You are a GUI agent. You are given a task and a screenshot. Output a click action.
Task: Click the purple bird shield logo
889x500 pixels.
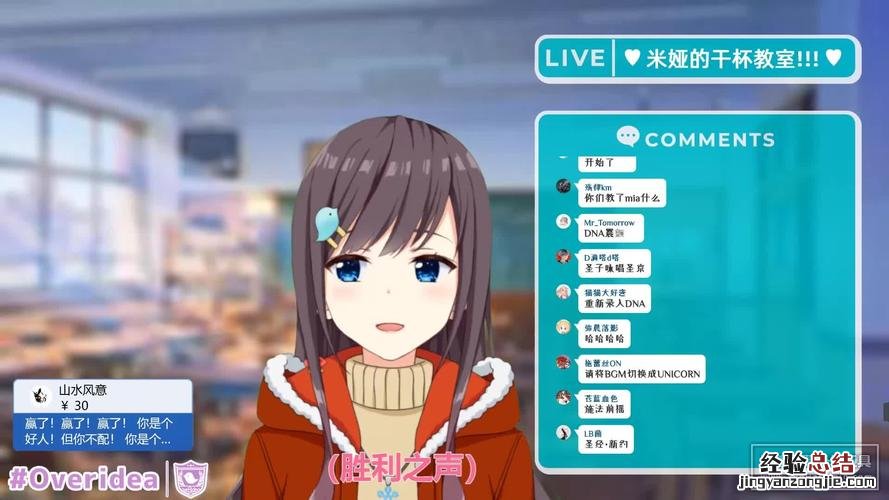click(x=190, y=479)
